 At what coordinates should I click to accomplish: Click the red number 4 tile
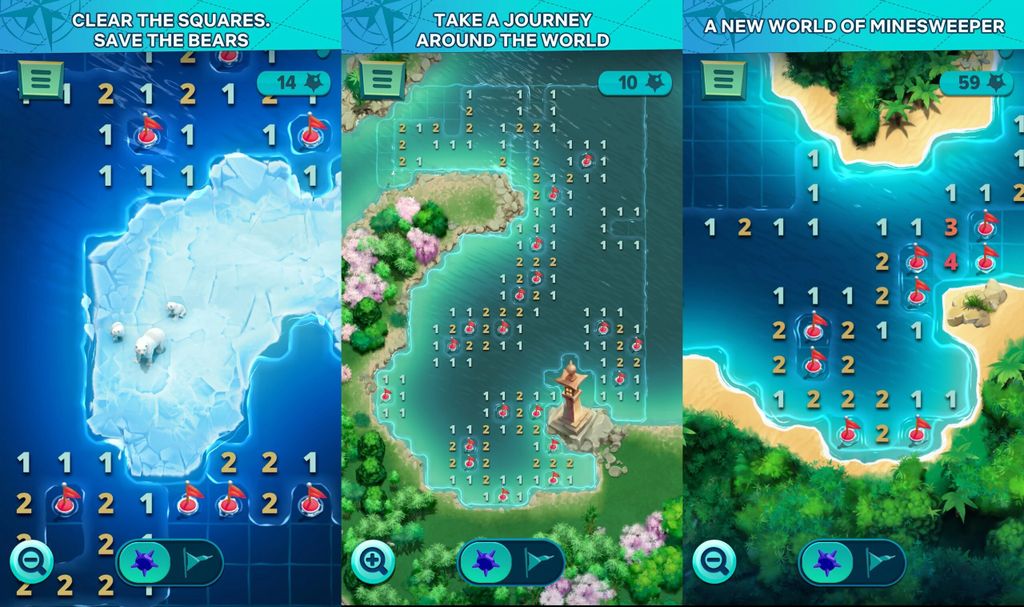pyautogui.click(x=951, y=262)
